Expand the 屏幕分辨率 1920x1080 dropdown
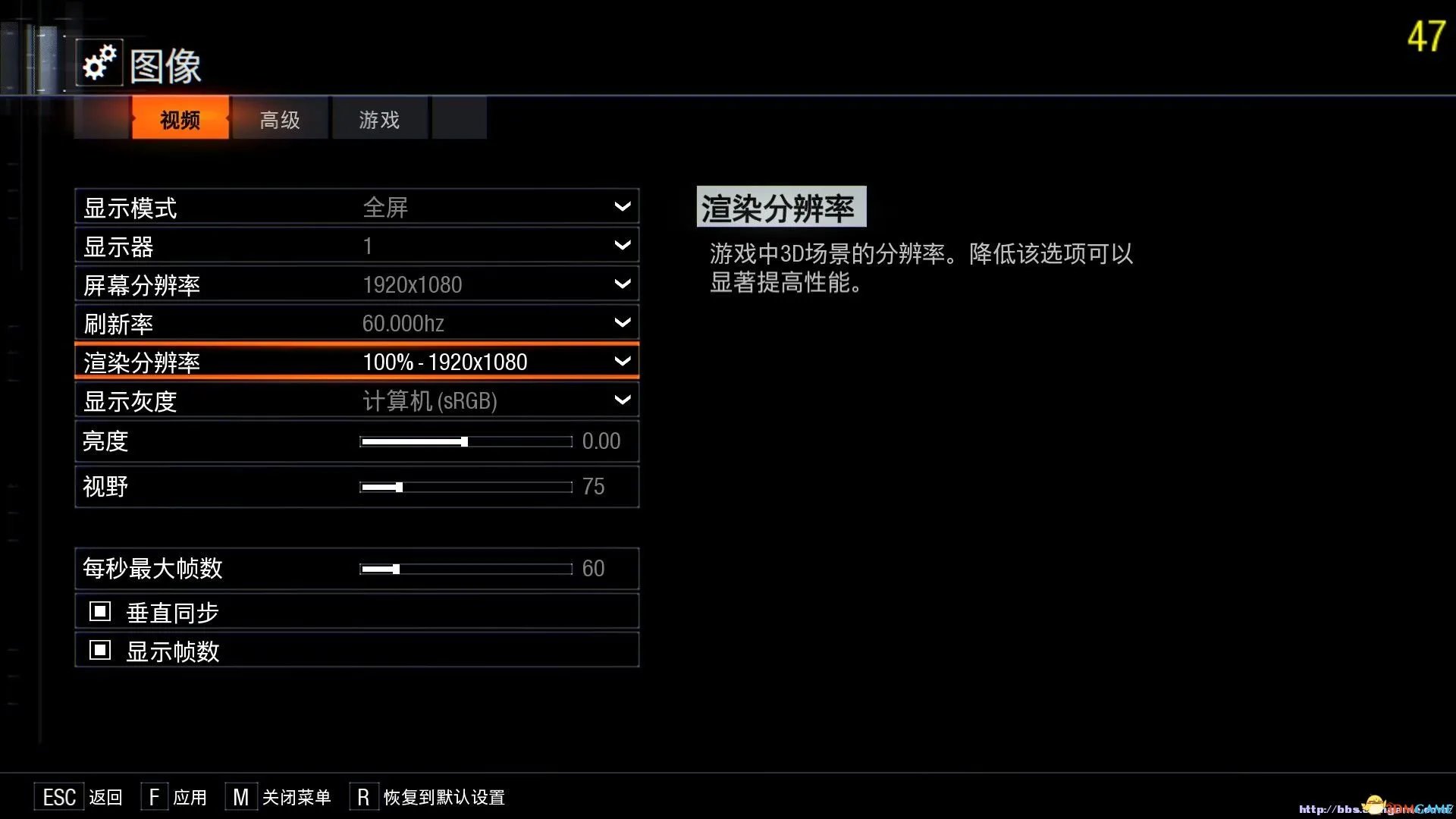 point(622,284)
